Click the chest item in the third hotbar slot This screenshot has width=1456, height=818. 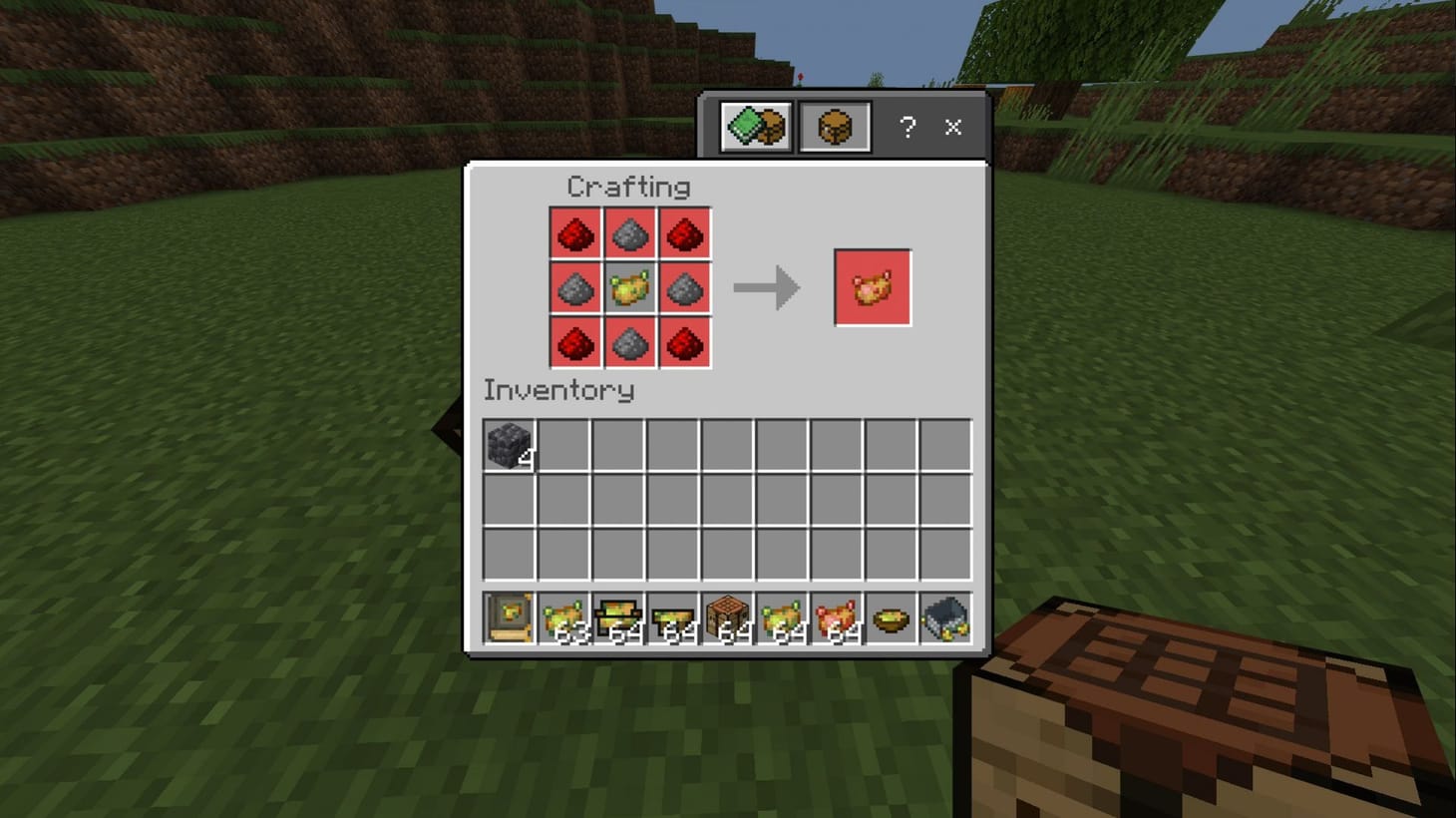click(617, 616)
